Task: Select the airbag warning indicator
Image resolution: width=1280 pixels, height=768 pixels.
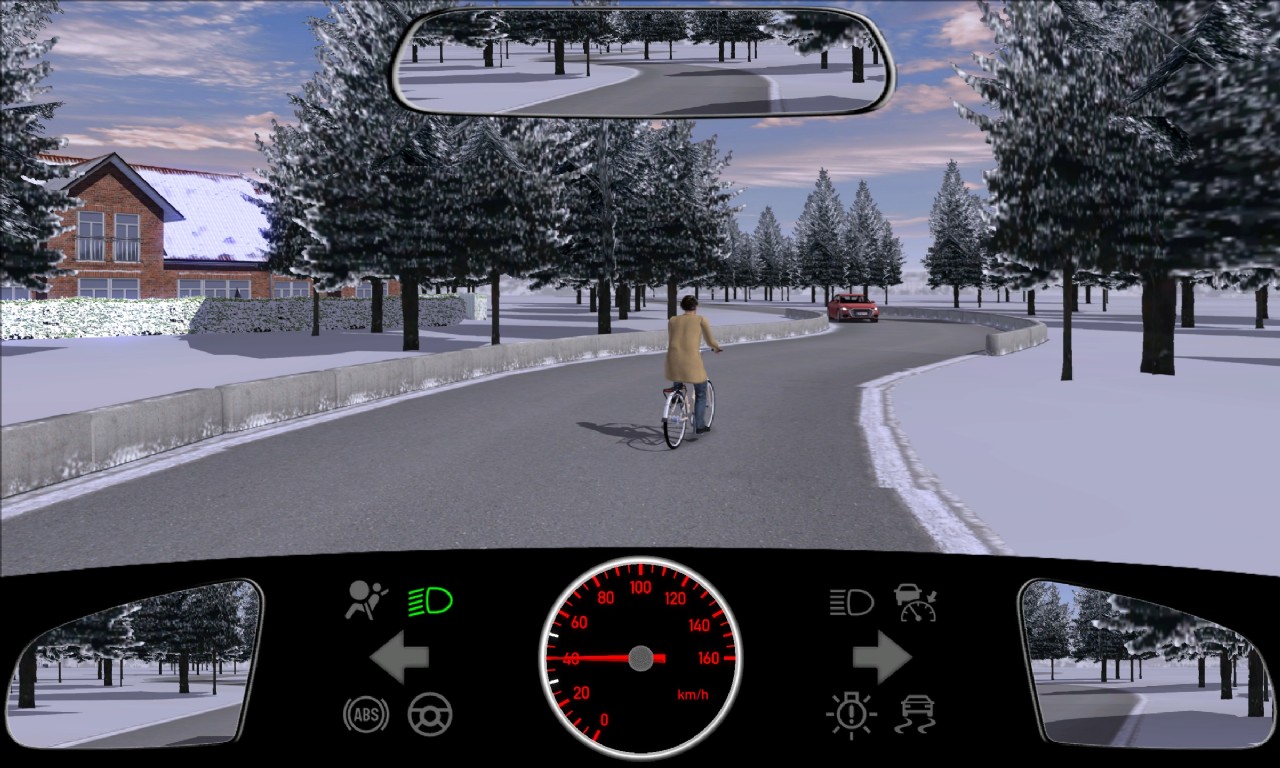Action: [366, 600]
